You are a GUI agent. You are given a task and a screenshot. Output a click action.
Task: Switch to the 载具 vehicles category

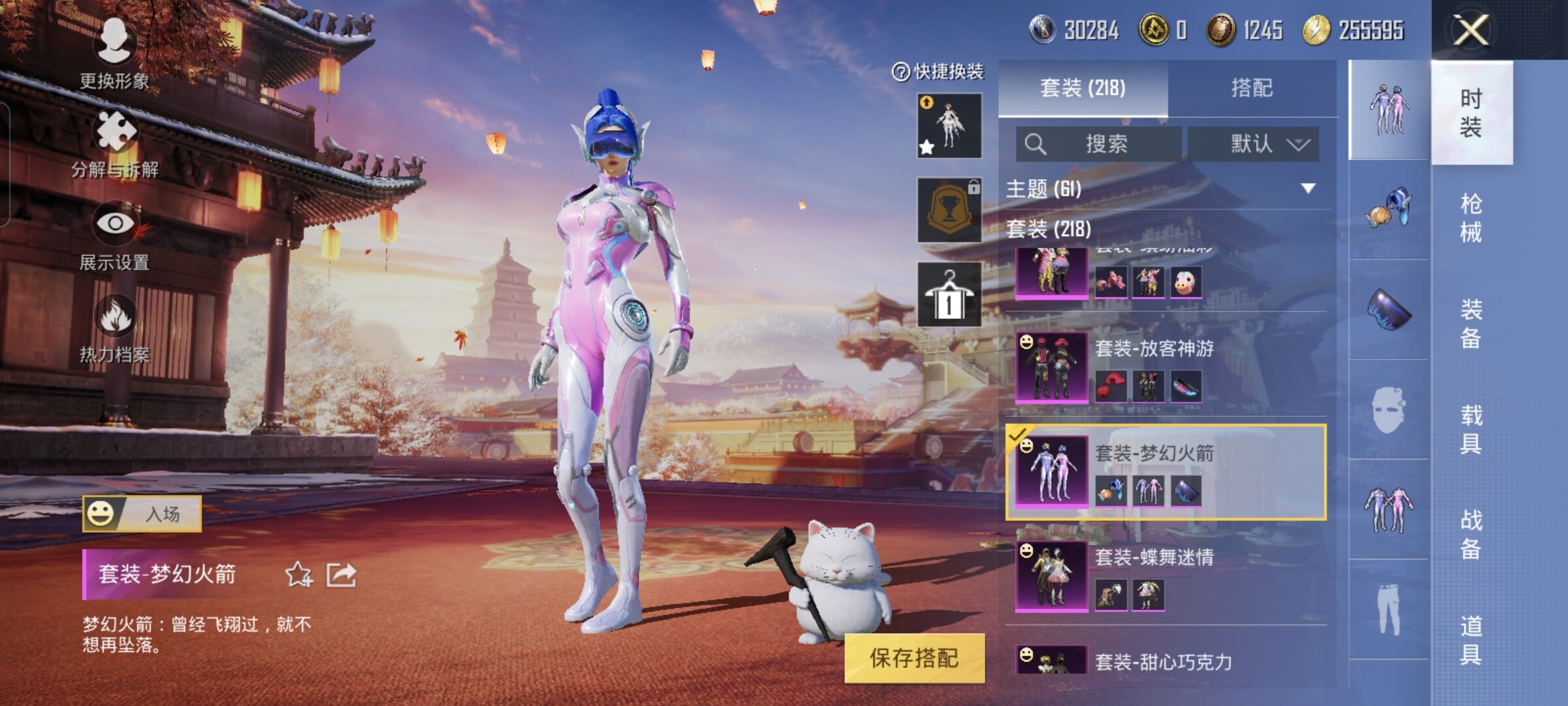[1471, 429]
